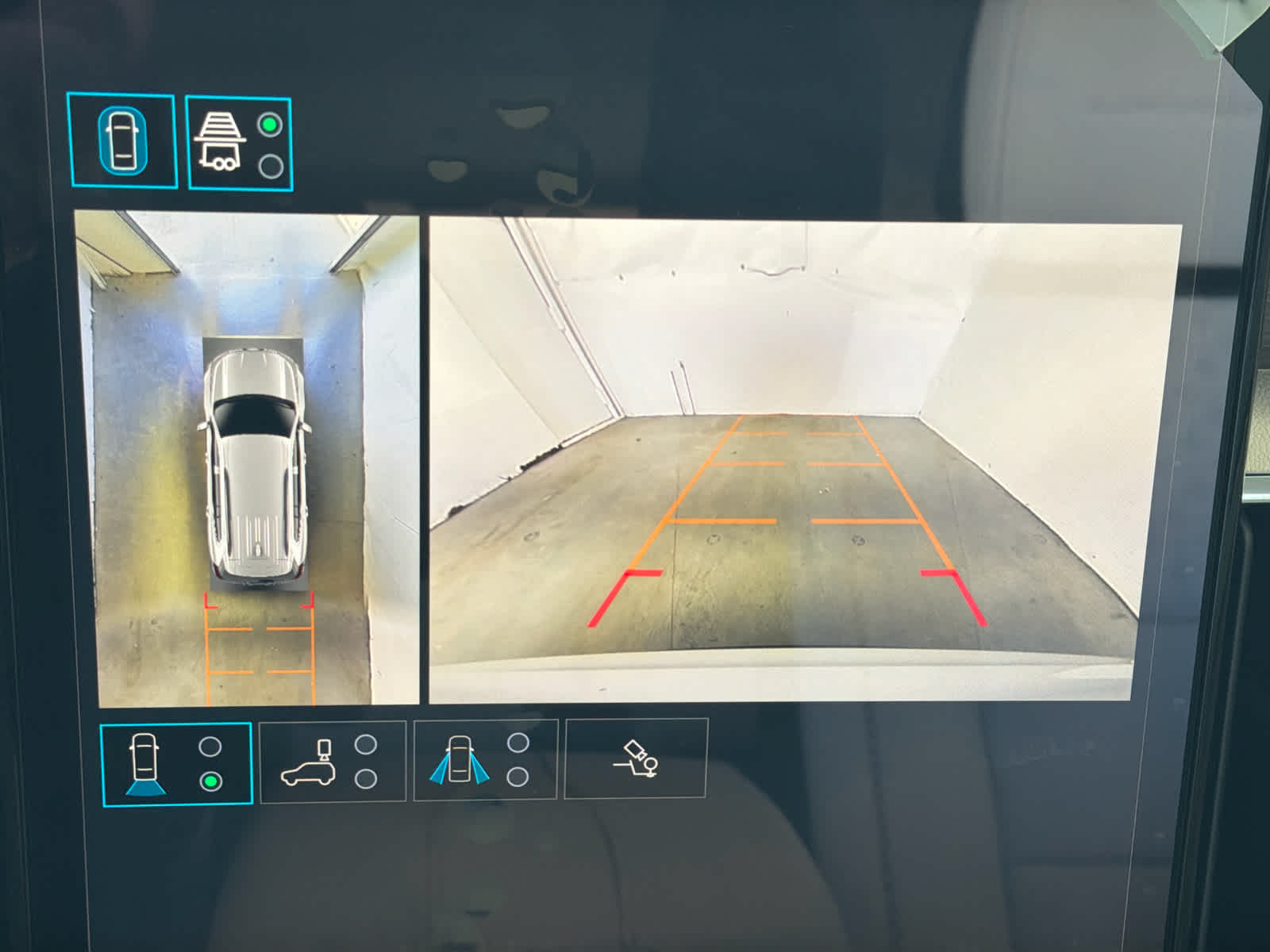This screenshot has height=952, width=1270.
Task: Open the SUV surround camera view
Action: [333, 762]
